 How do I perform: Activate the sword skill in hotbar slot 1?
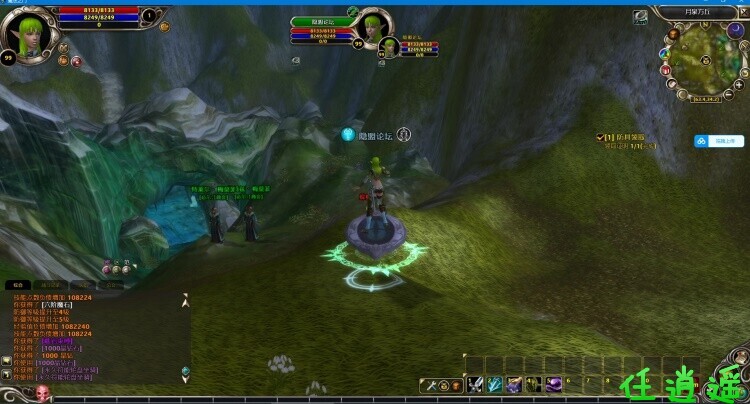click(x=473, y=384)
